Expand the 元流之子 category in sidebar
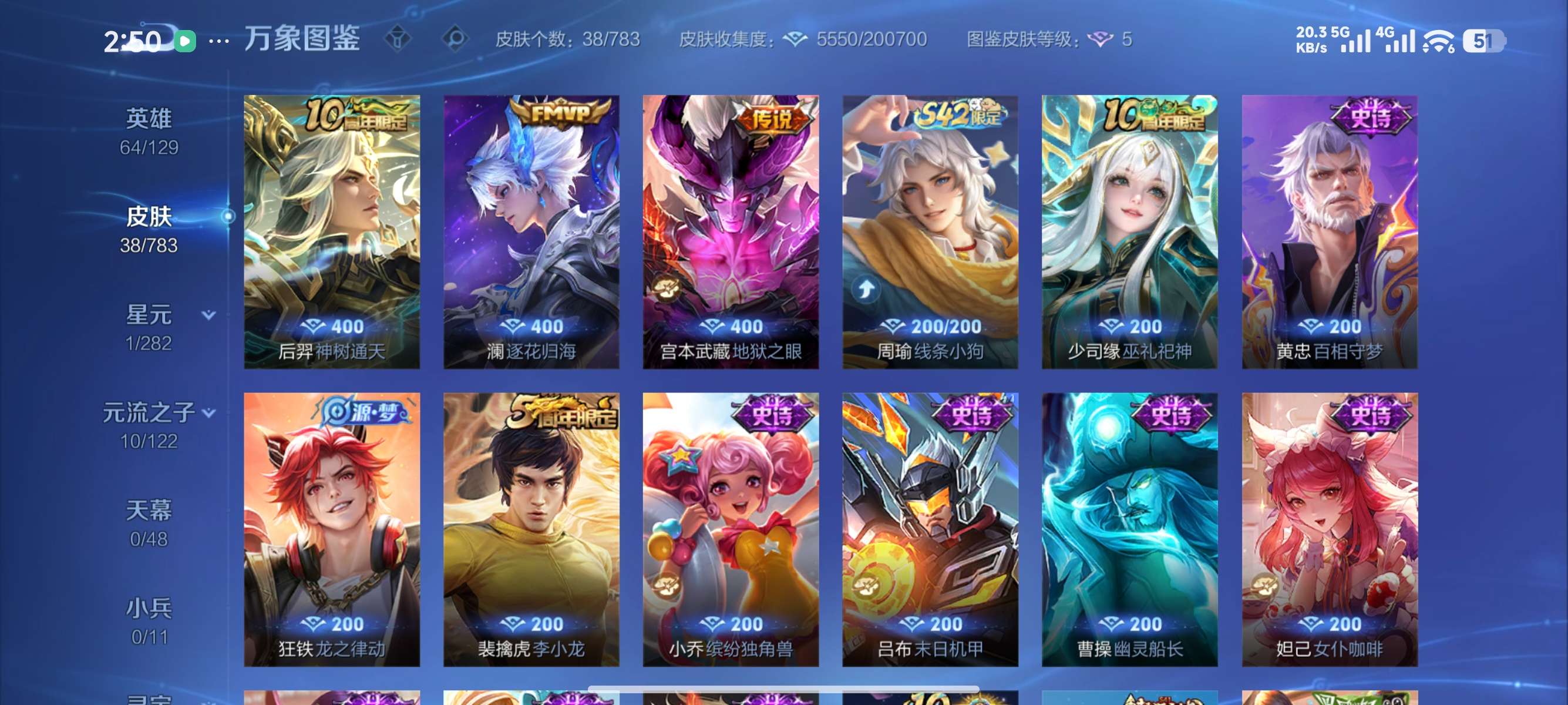The width and height of the screenshot is (1568, 705). pyautogui.click(x=150, y=412)
